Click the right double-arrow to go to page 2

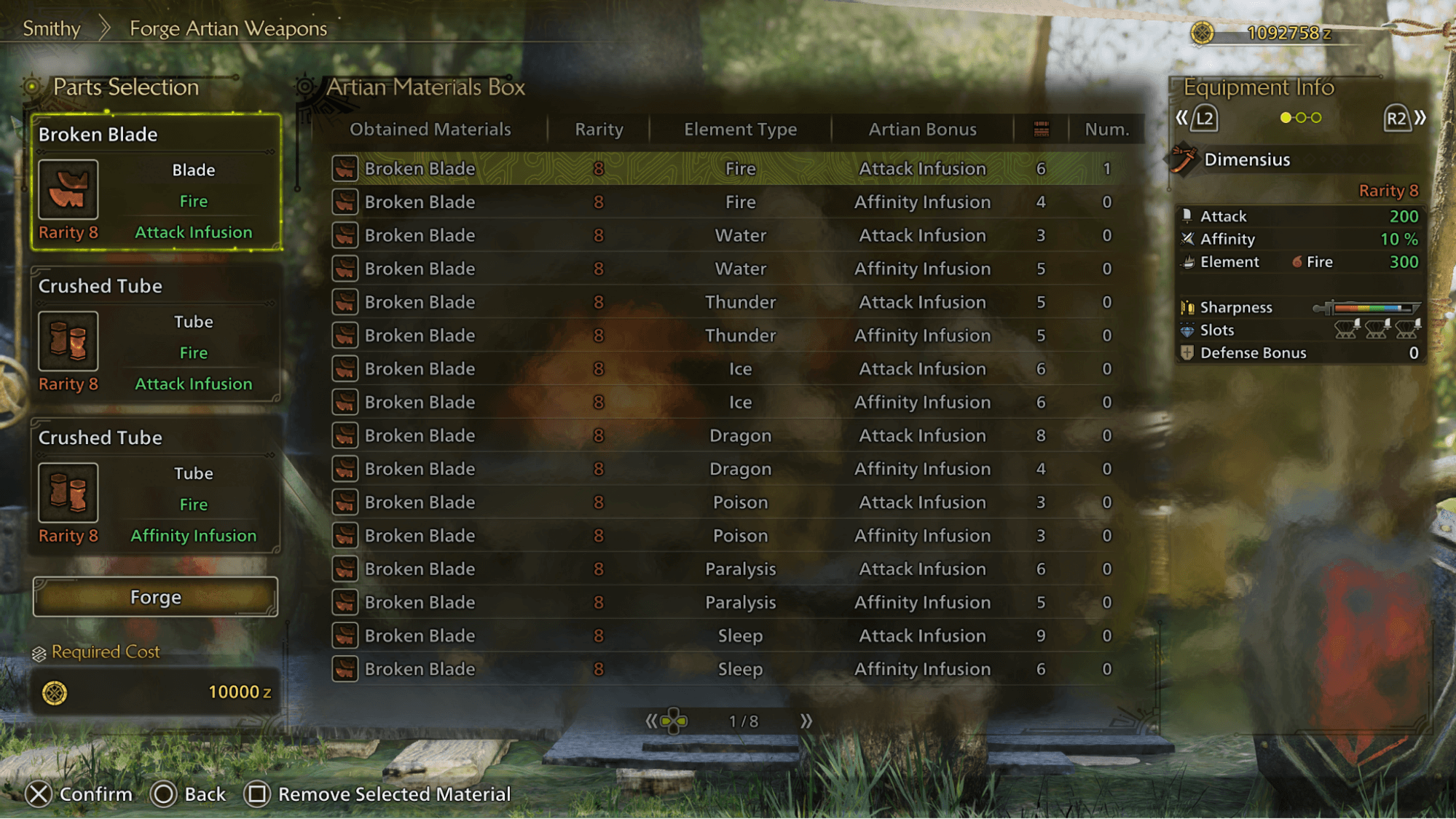808,721
